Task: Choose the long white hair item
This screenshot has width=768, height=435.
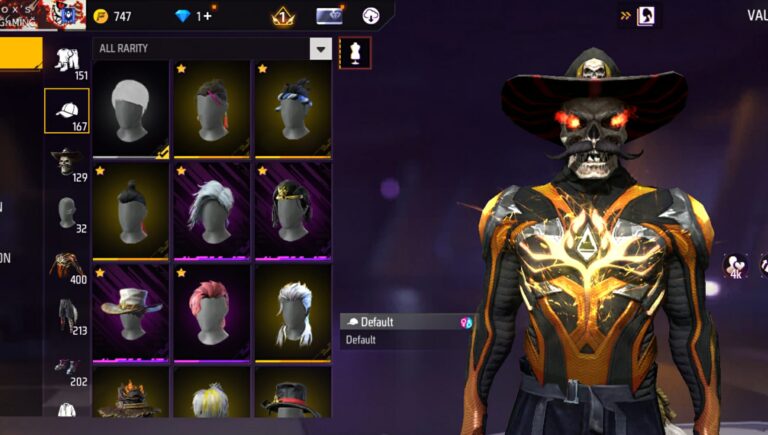Action: (x=212, y=210)
